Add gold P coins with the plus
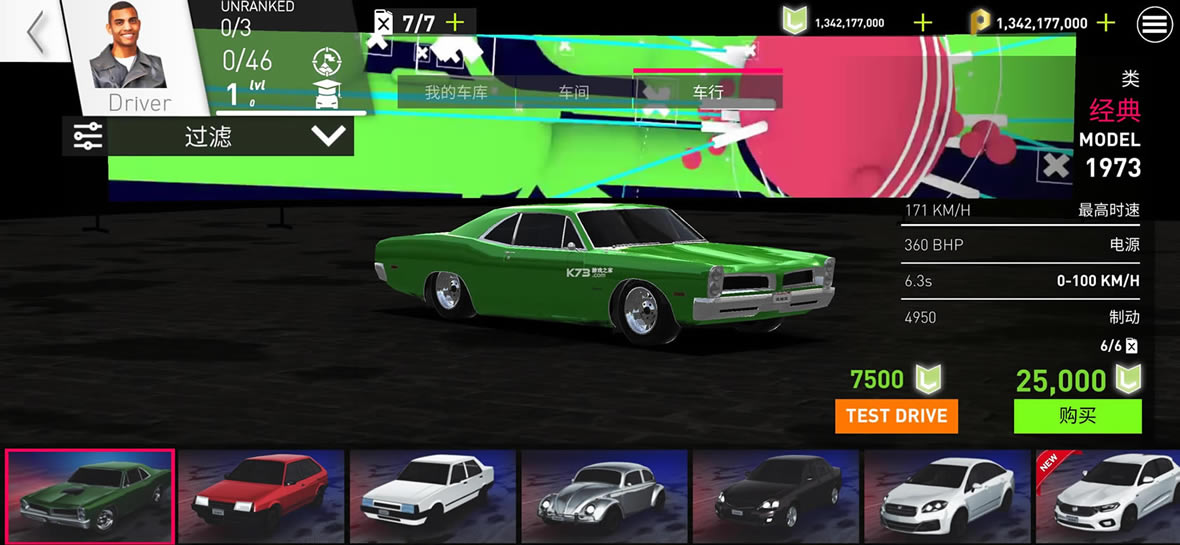1180x545 pixels. [x=1106, y=22]
